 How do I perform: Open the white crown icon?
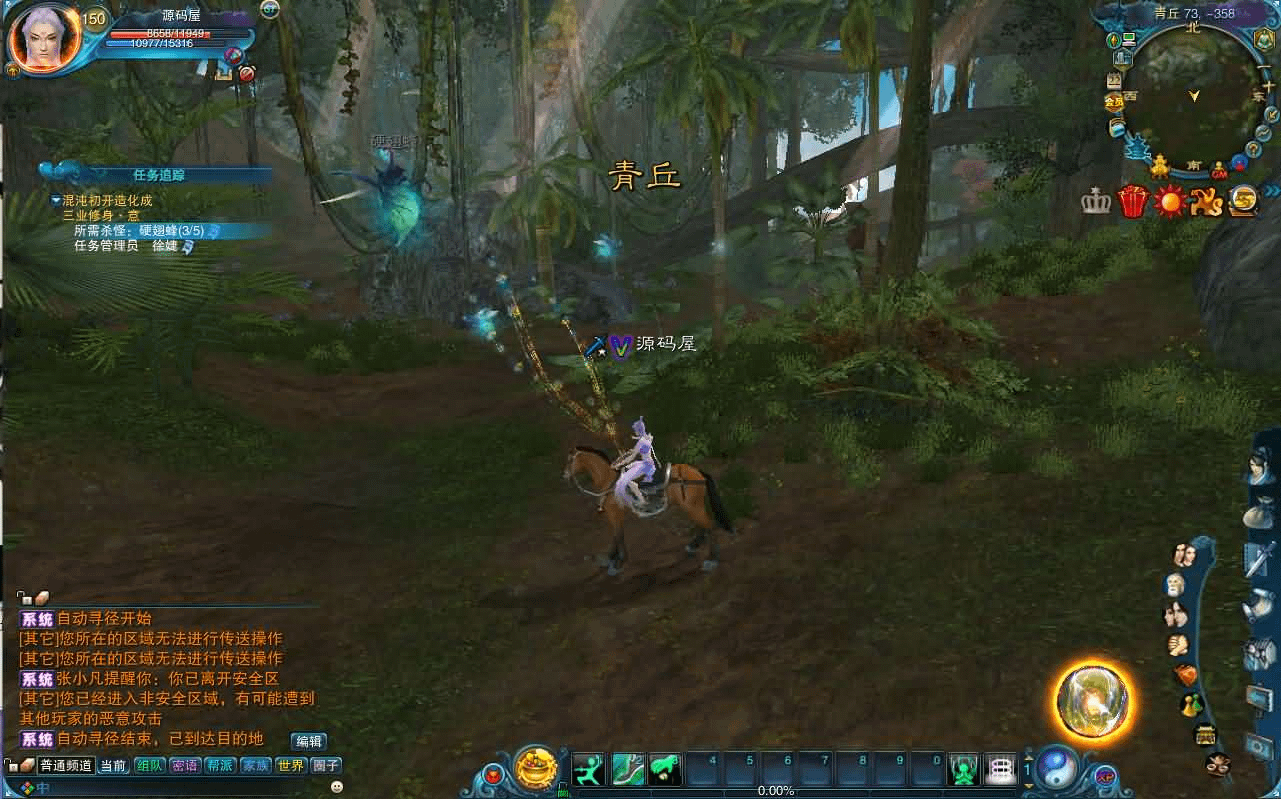click(x=1096, y=201)
